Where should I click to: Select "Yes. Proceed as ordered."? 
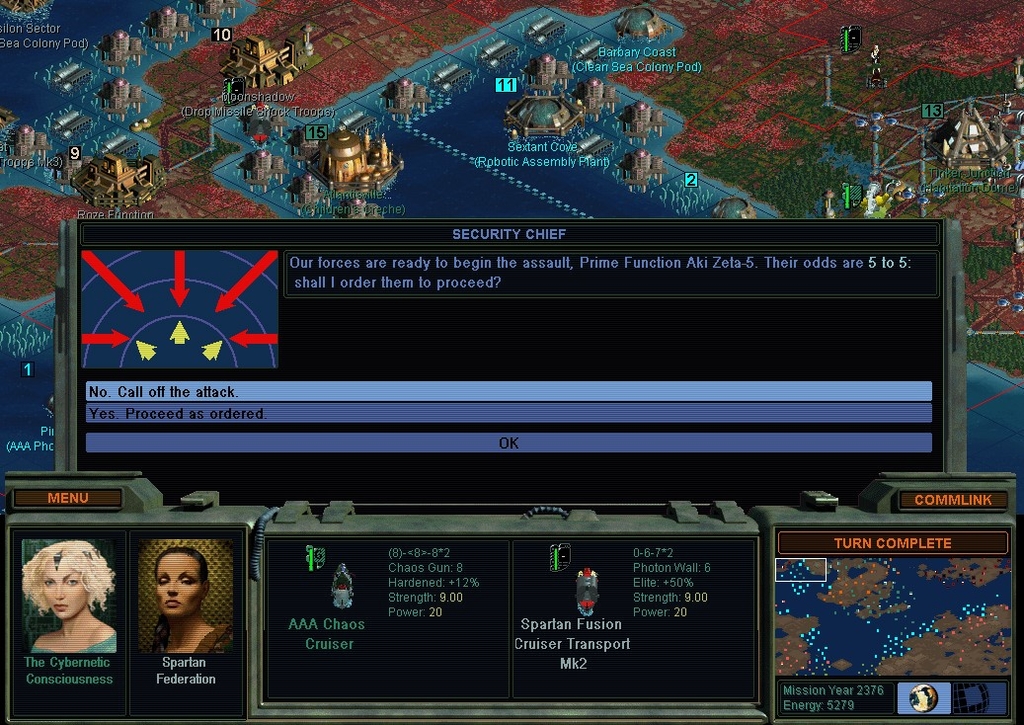pyautogui.click(x=508, y=413)
